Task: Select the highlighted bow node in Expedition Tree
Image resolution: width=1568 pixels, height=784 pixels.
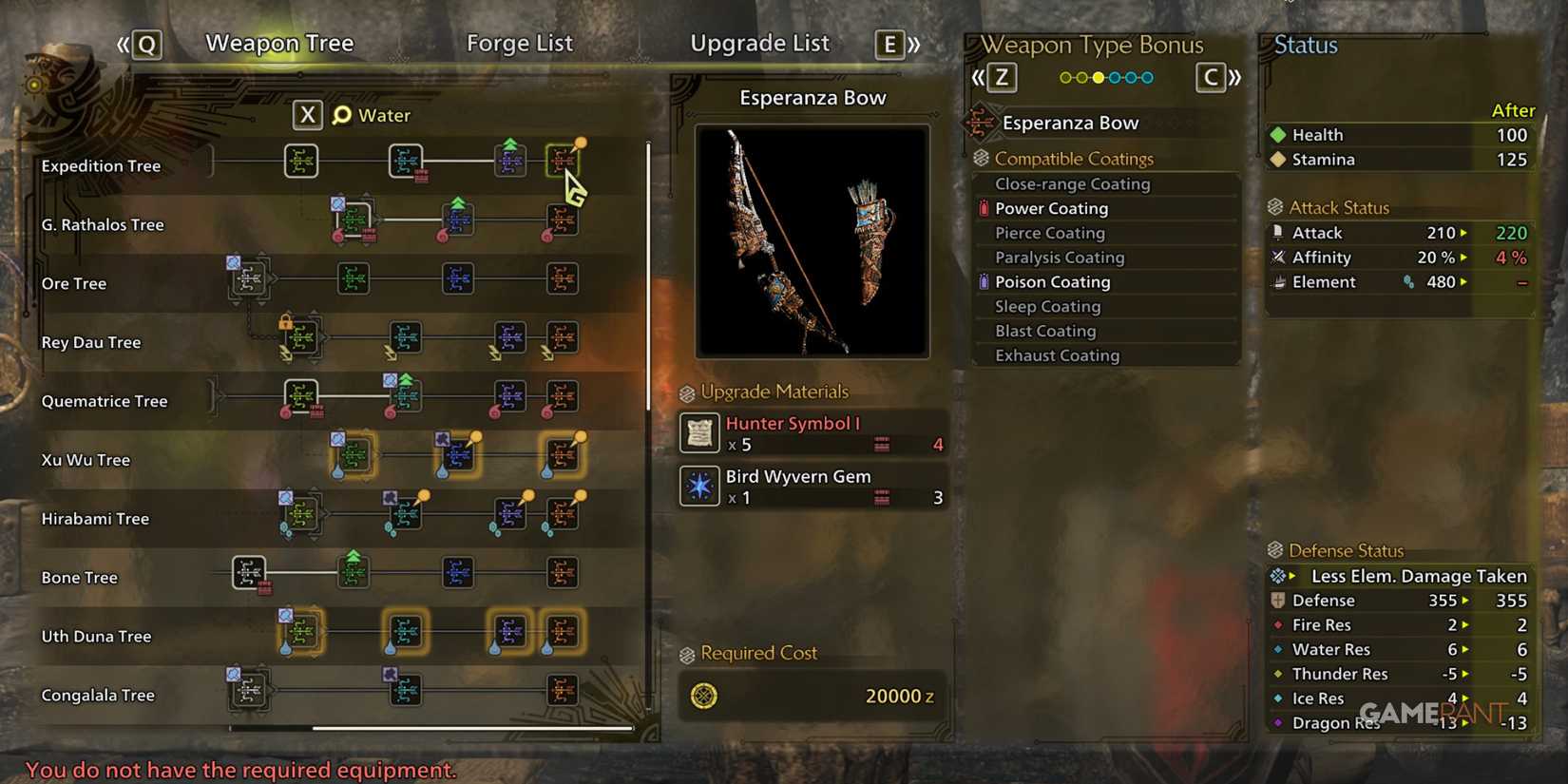Action: tap(564, 160)
